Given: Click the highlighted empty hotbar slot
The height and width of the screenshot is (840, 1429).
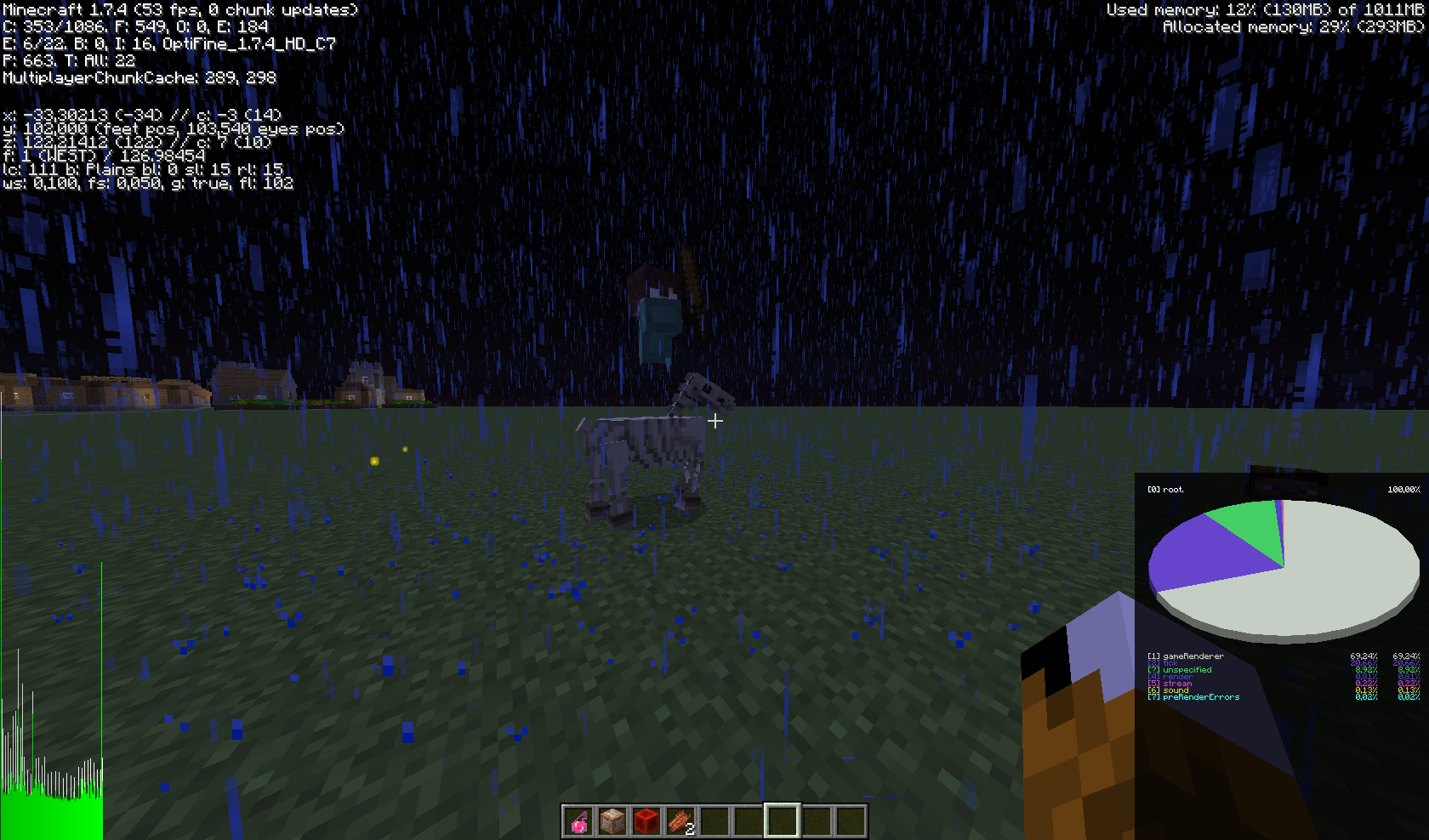Looking at the screenshot, I should 782,821.
